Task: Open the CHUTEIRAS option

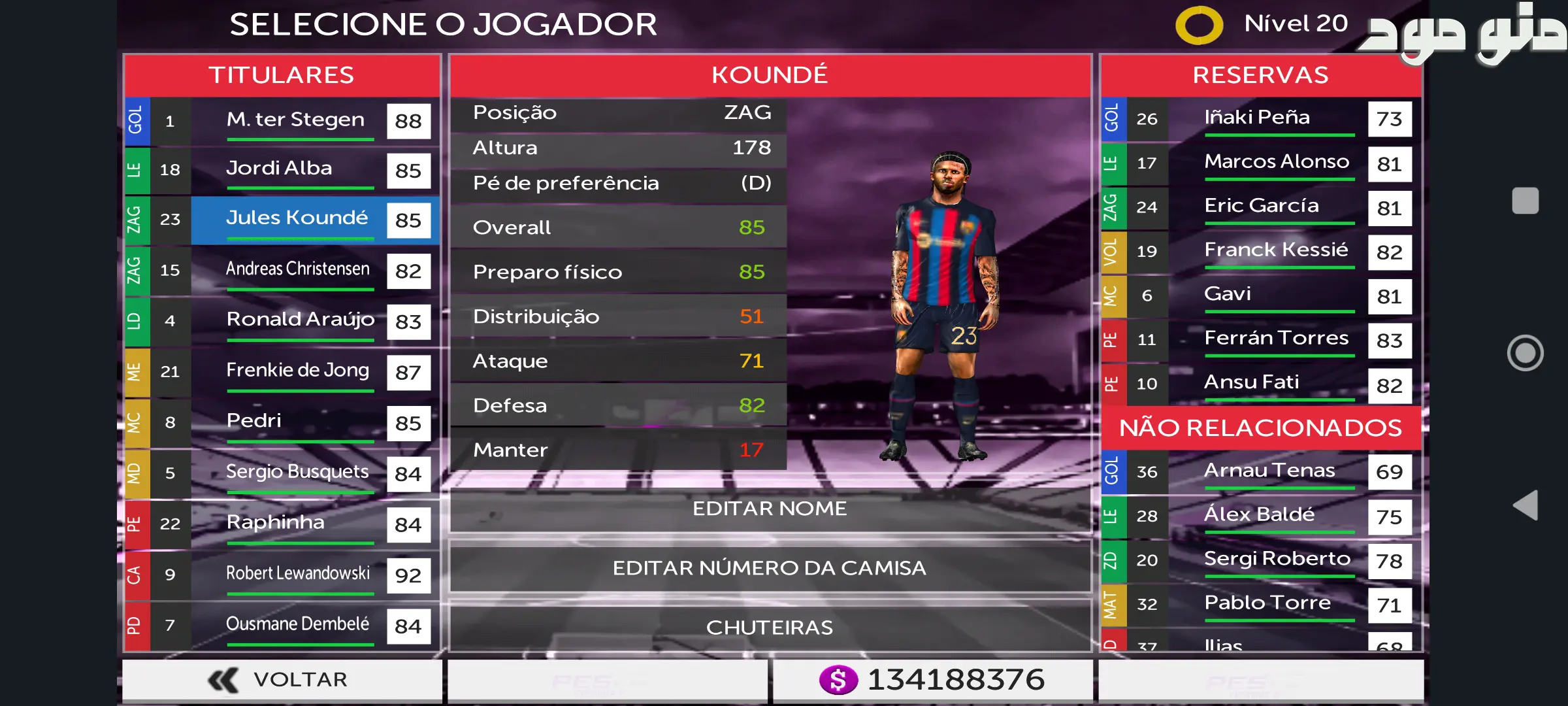Action: click(770, 628)
